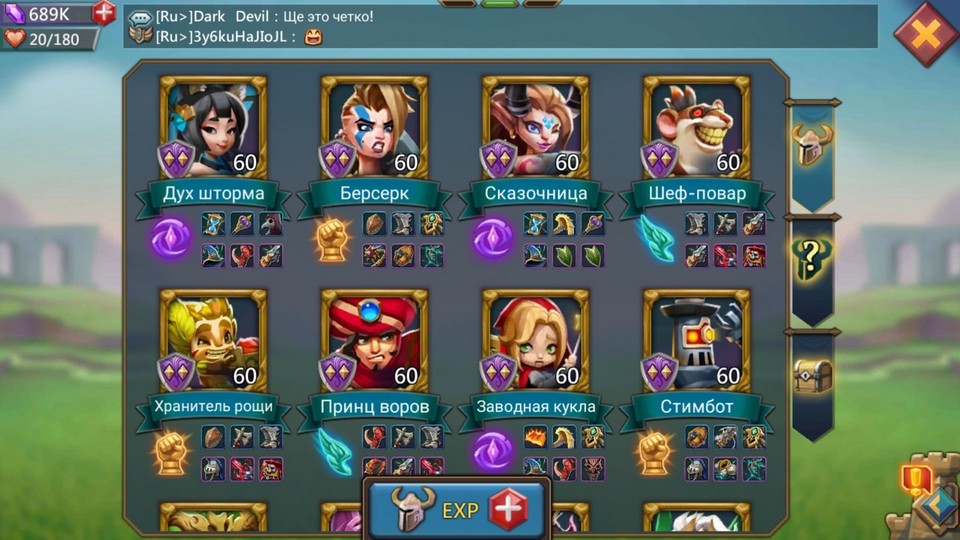The image size is (960, 540).
Task: Select the Дух шторма hero portrait
Action: click(x=212, y=127)
